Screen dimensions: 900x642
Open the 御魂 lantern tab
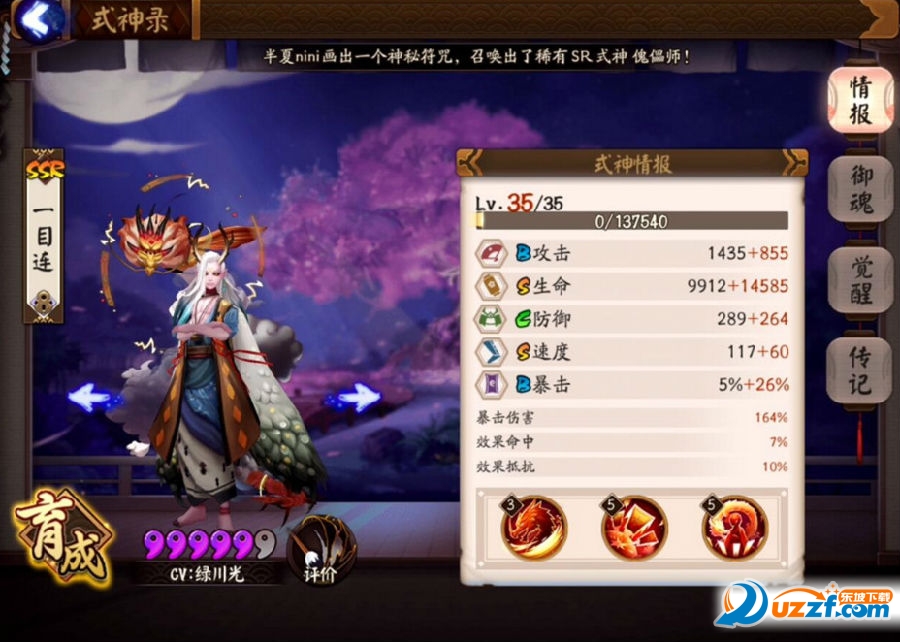click(x=858, y=190)
